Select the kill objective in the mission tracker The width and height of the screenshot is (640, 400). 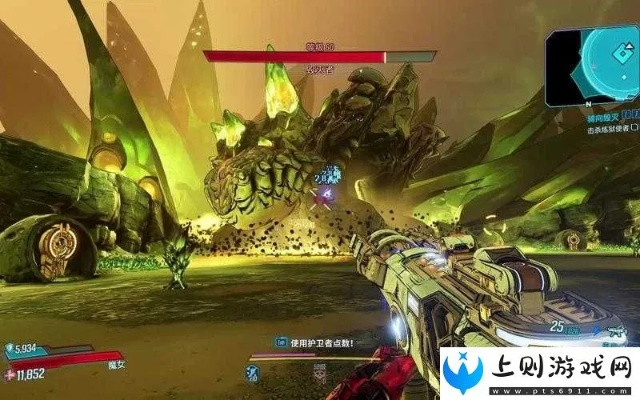[606, 130]
